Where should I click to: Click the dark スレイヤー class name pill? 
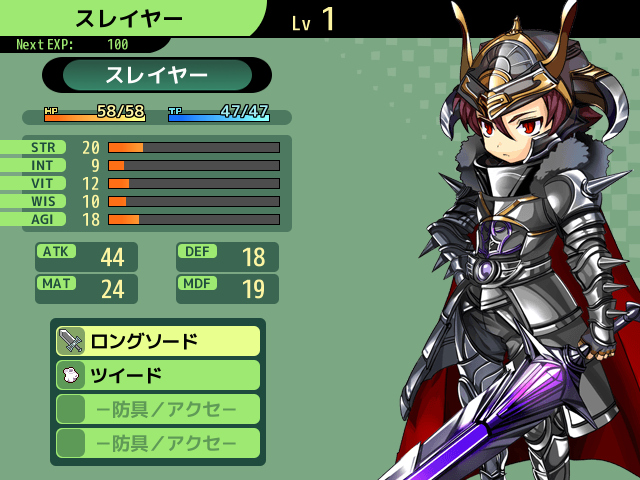tap(157, 75)
